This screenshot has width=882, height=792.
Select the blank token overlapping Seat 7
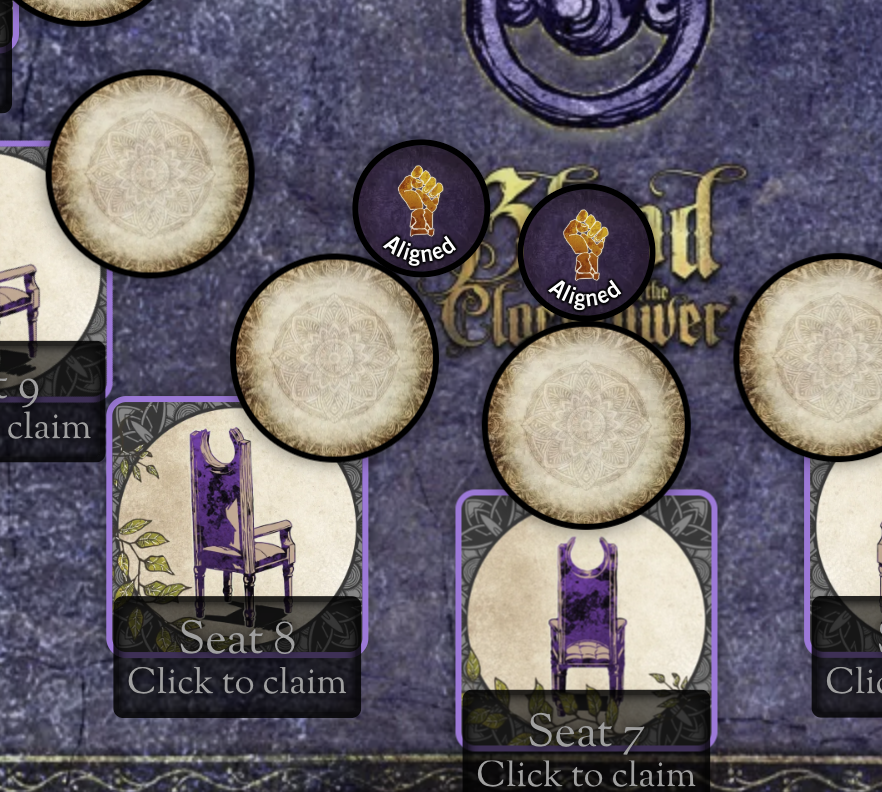click(587, 424)
